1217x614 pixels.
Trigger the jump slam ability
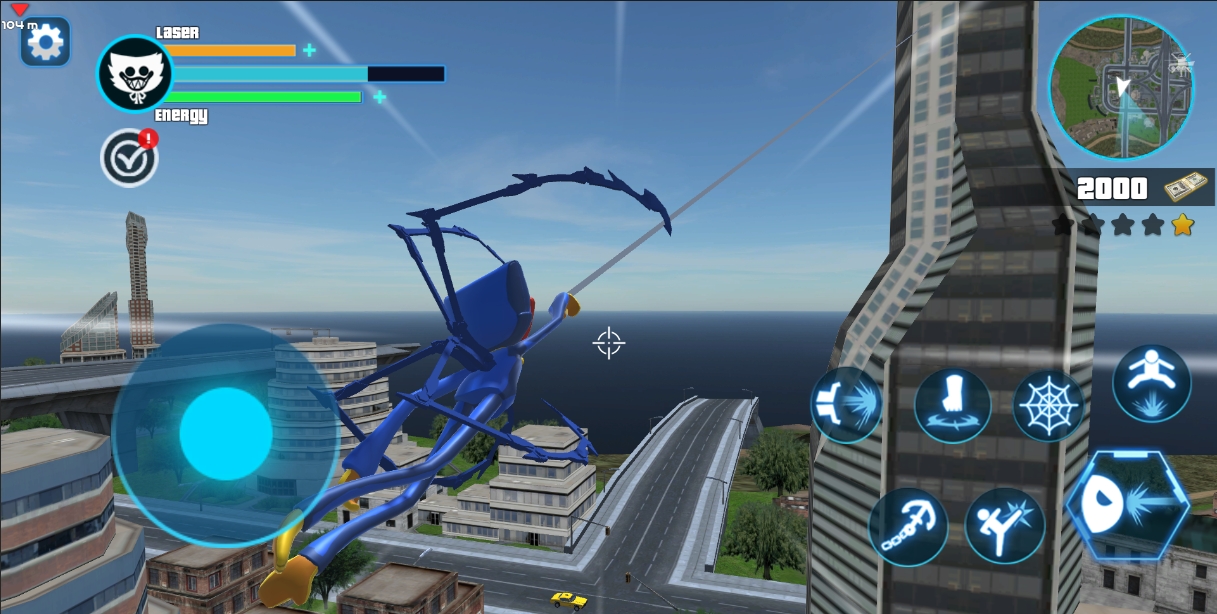coord(1151,383)
